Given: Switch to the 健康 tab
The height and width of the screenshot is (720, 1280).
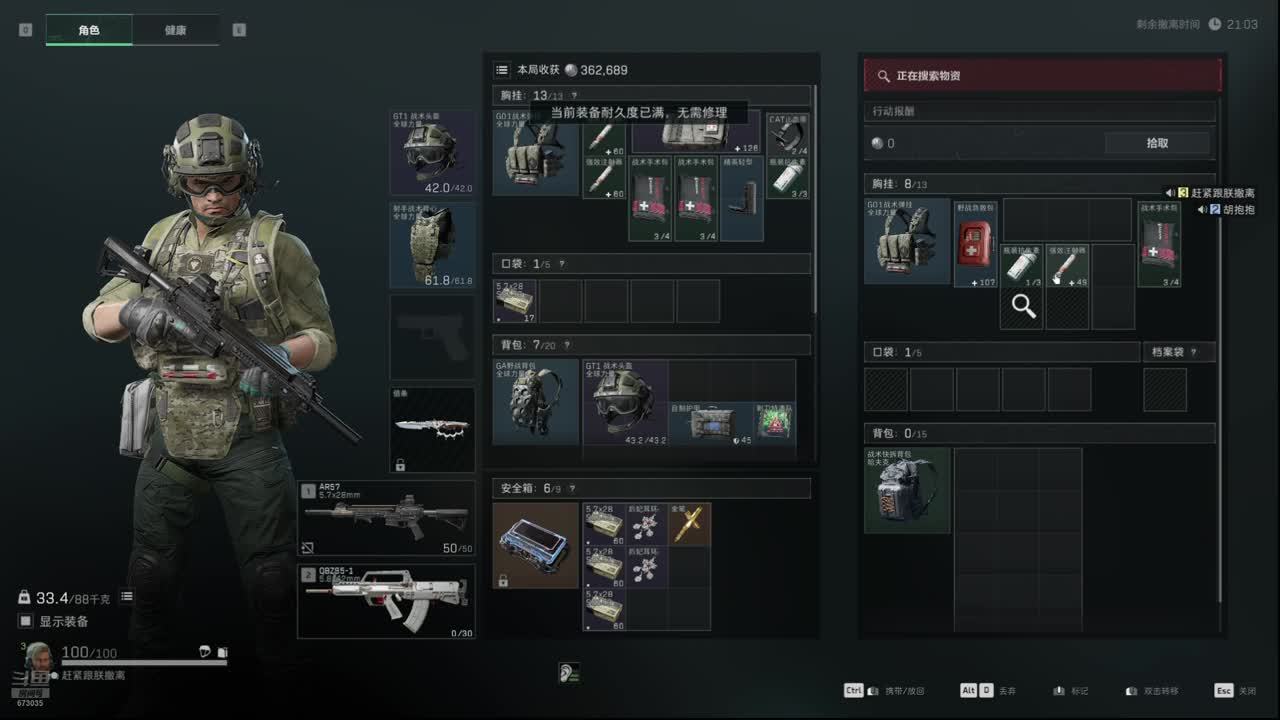Looking at the screenshot, I should pyautogui.click(x=175, y=30).
